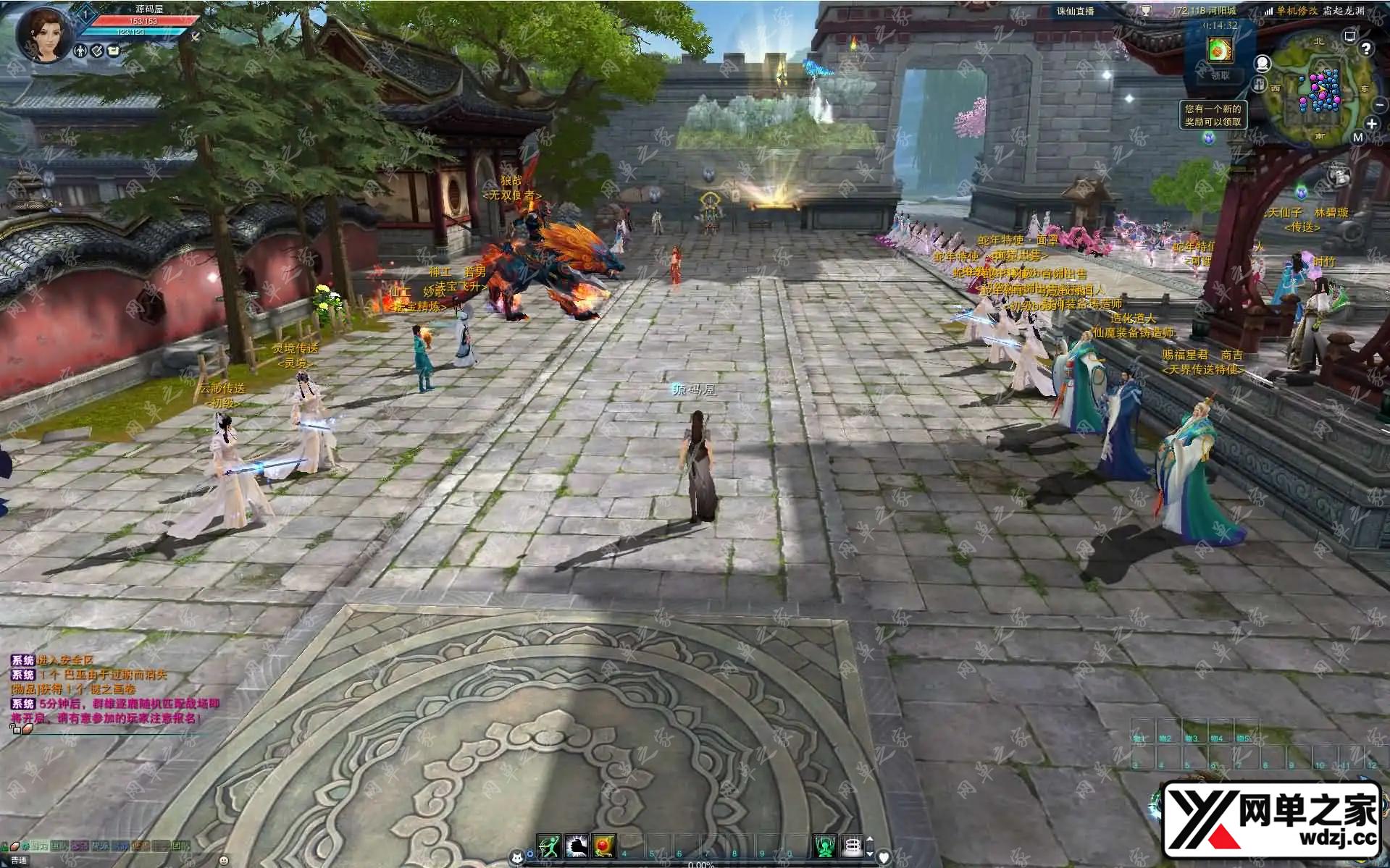This screenshot has height=868, width=1390.
Task: Open the character figure icon below health bar
Action: click(x=80, y=51)
